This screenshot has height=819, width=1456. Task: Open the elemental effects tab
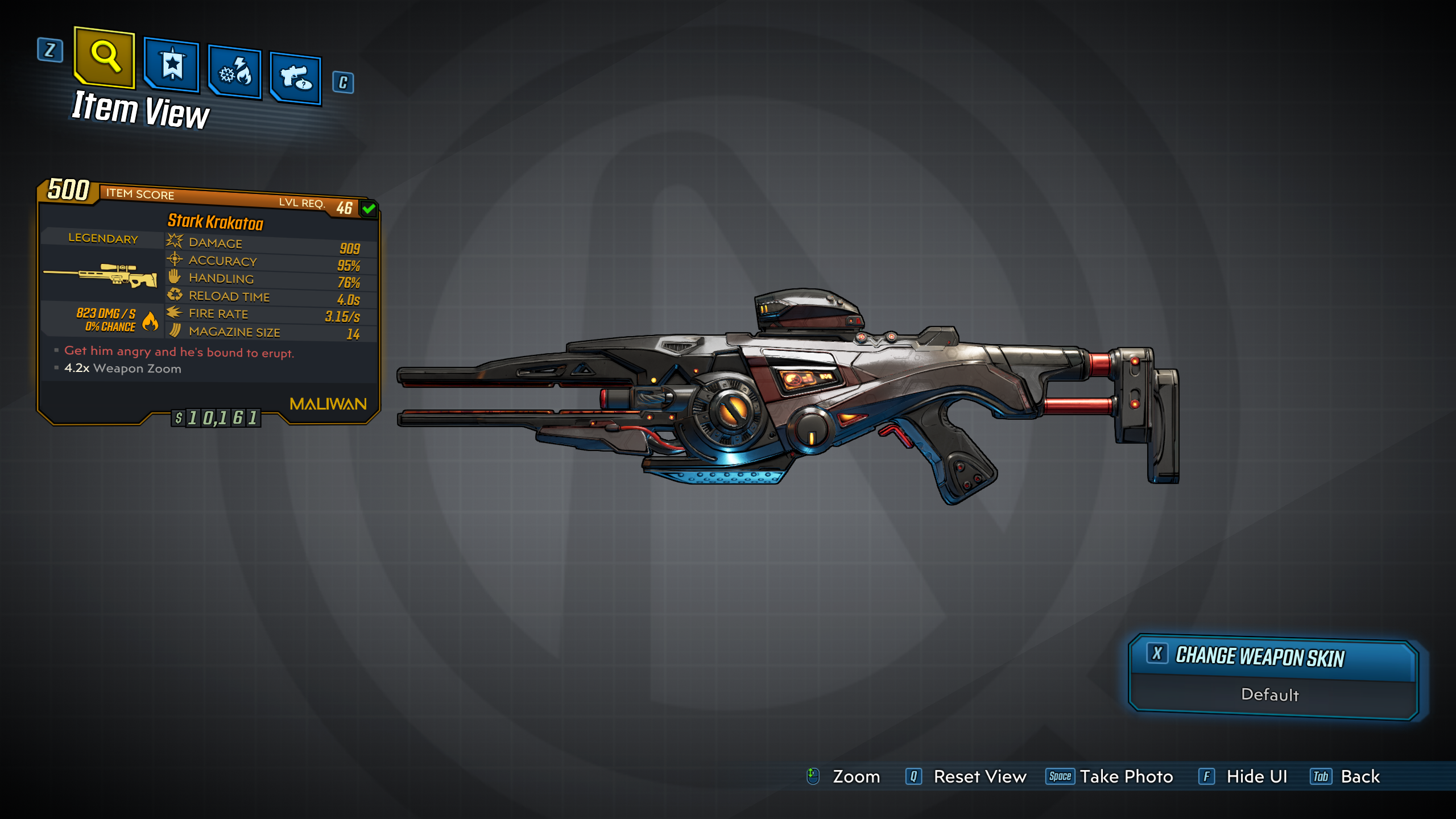[235, 72]
